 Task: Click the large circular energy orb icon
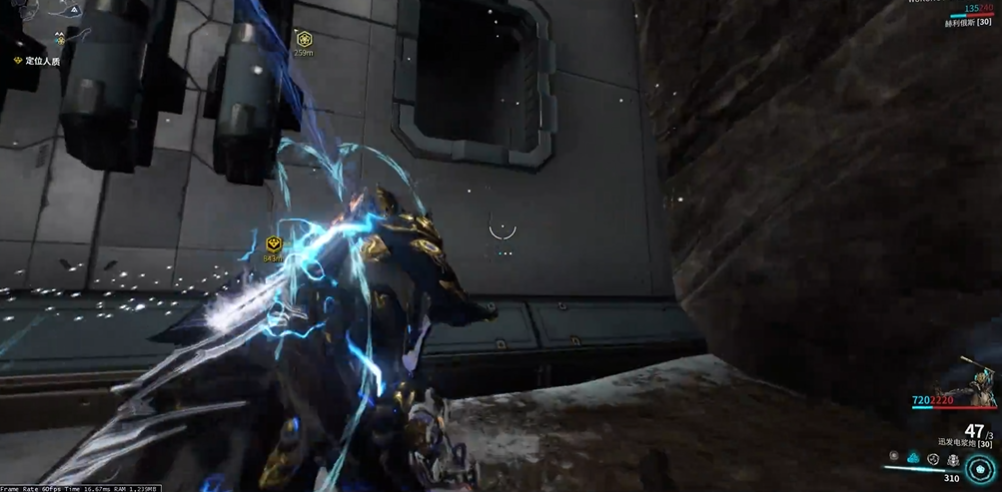point(979,468)
